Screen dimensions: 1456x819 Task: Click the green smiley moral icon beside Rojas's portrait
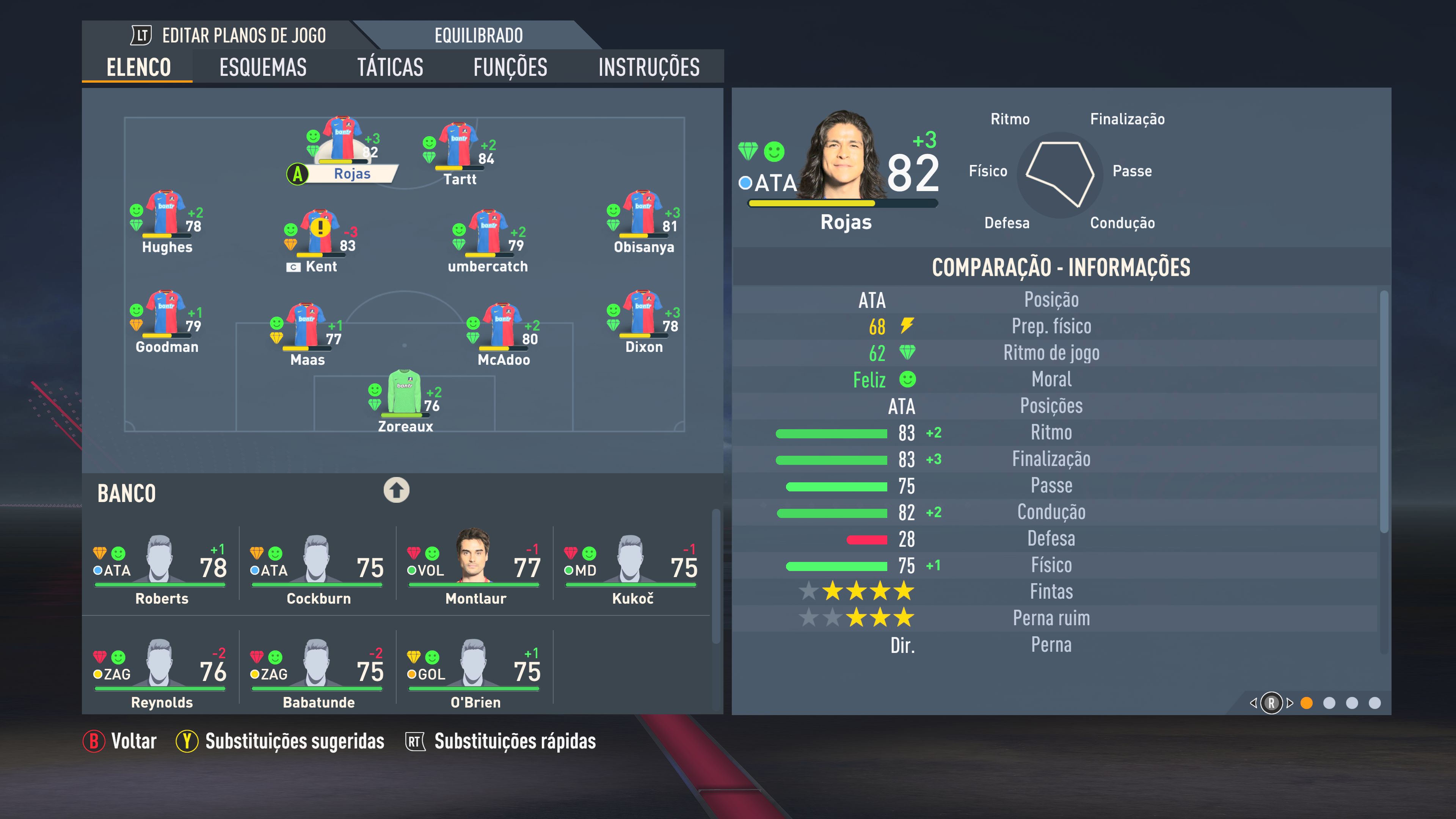click(775, 152)
